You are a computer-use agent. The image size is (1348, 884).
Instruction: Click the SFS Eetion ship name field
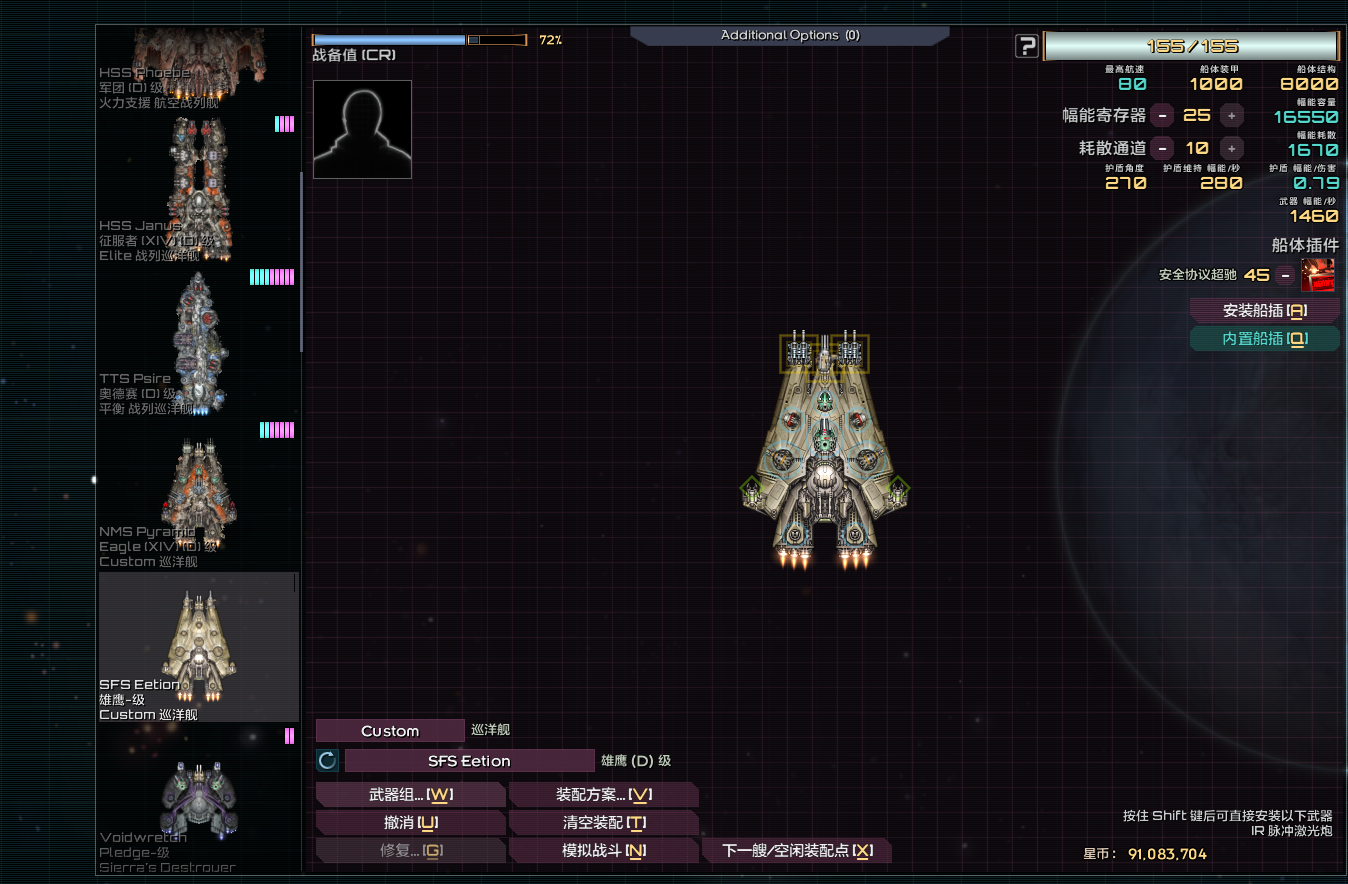[x=470, y=760]
